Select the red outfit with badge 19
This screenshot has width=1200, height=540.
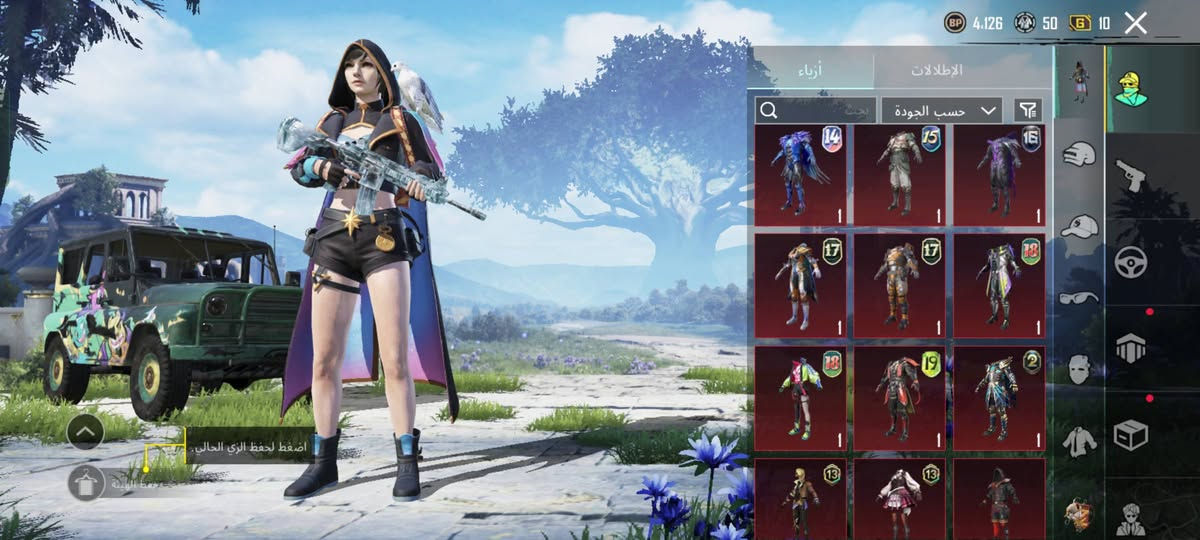[899, 394]
